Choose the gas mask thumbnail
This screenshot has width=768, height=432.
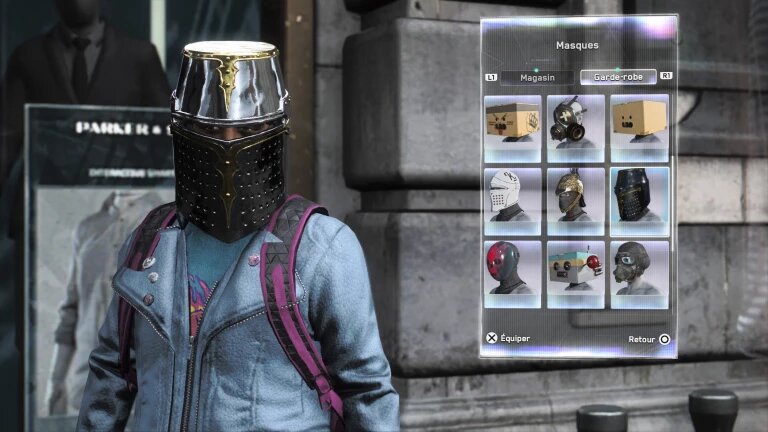576,127
